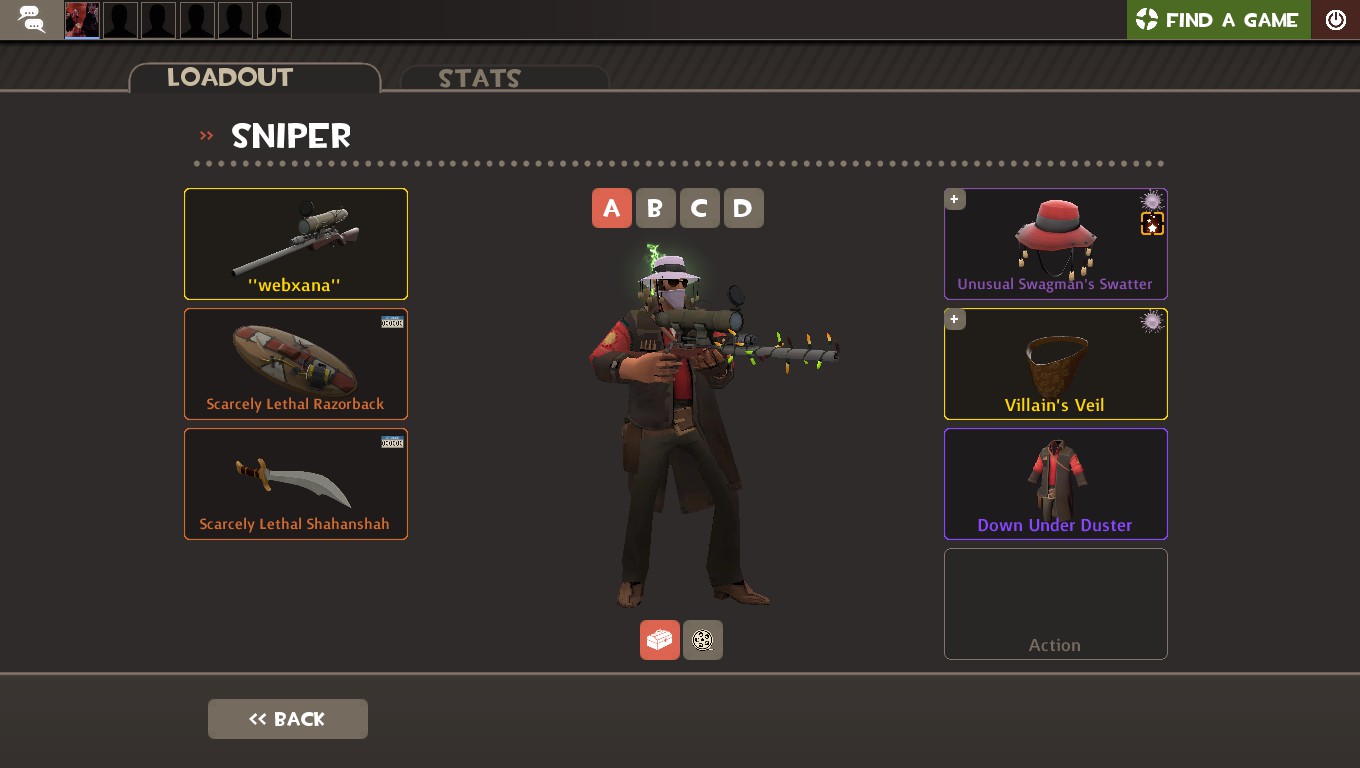Click the power quit button
This screenshot has width=1360, height=768.
pyautogui.click(x=1336, y=20)
